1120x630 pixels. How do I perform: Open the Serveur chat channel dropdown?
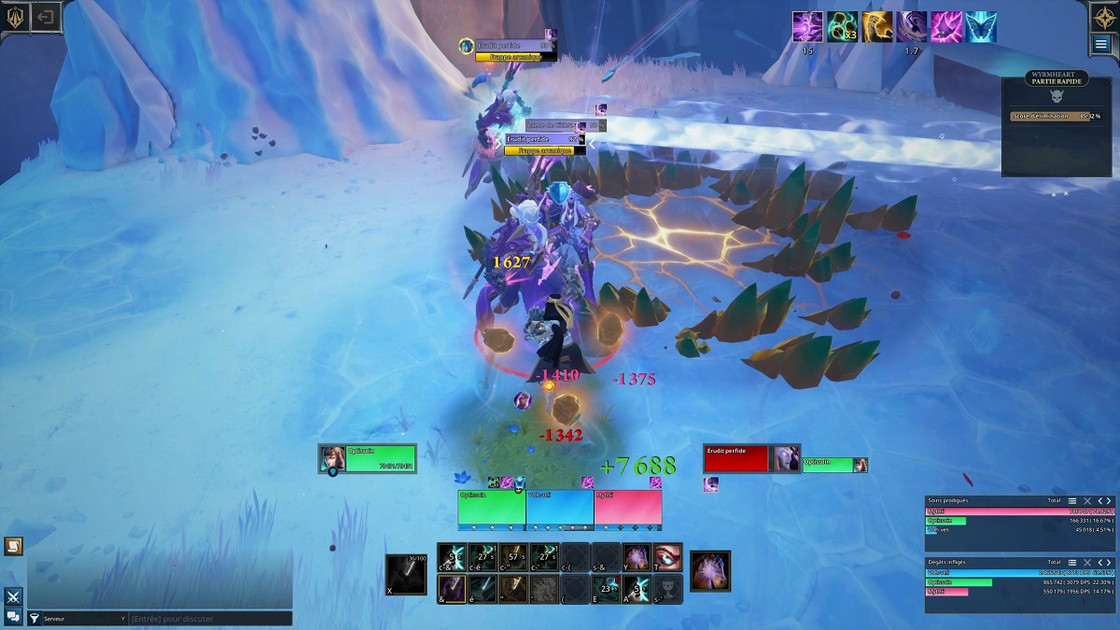[x=84, y=619]
